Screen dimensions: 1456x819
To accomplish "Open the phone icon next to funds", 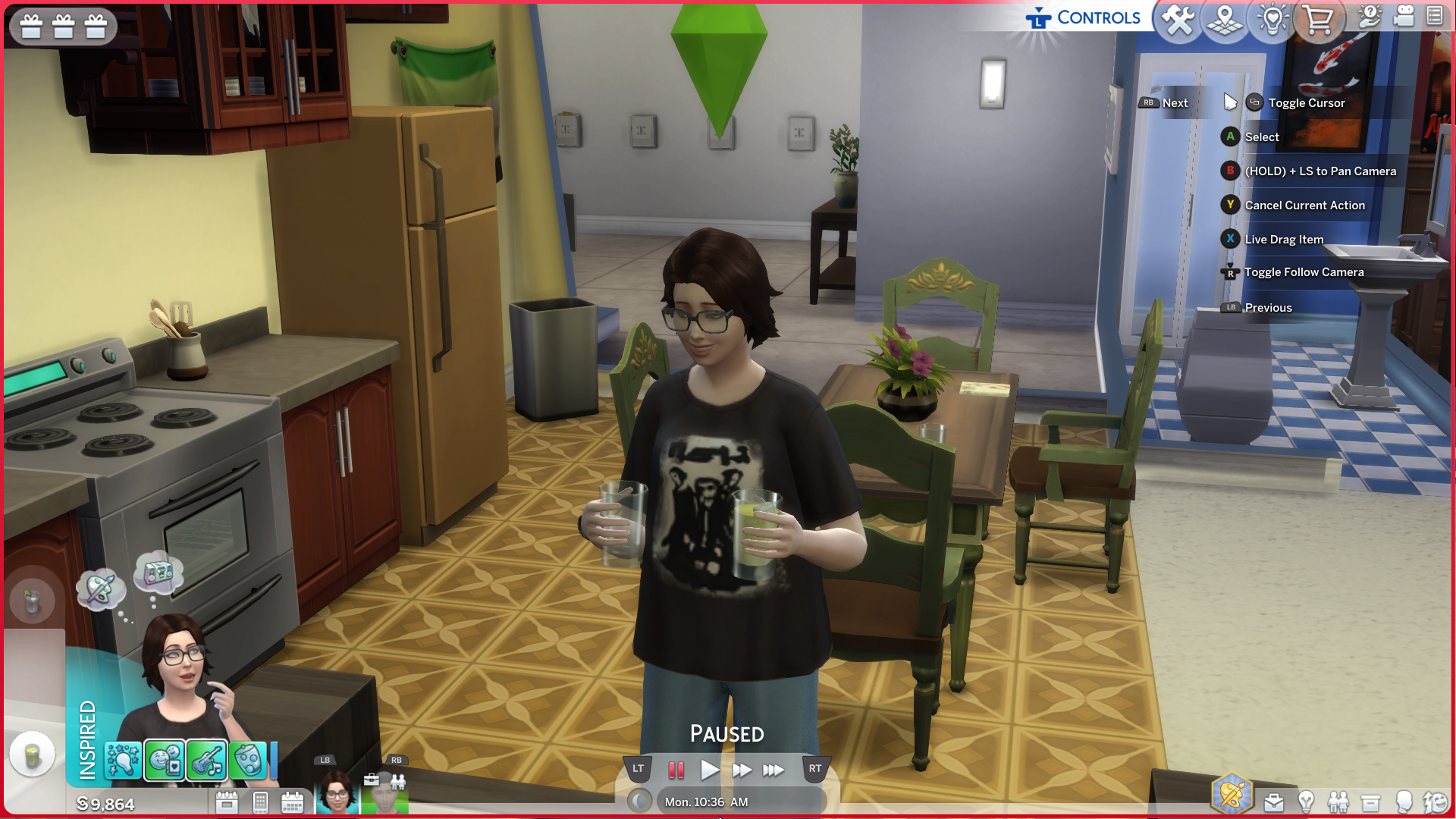I will [260, 802].
